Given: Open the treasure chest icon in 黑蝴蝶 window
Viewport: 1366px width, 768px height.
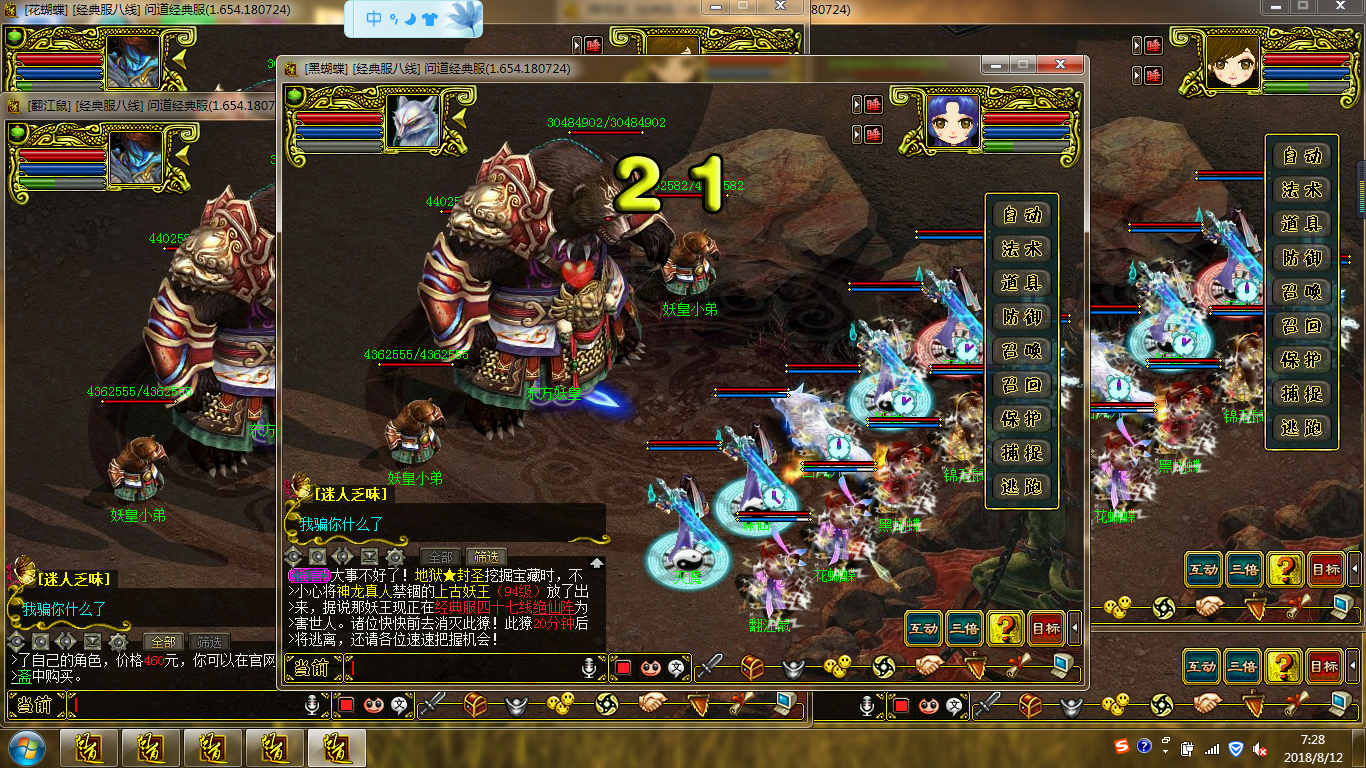Looking at the screenshot, I should (752, 667).
